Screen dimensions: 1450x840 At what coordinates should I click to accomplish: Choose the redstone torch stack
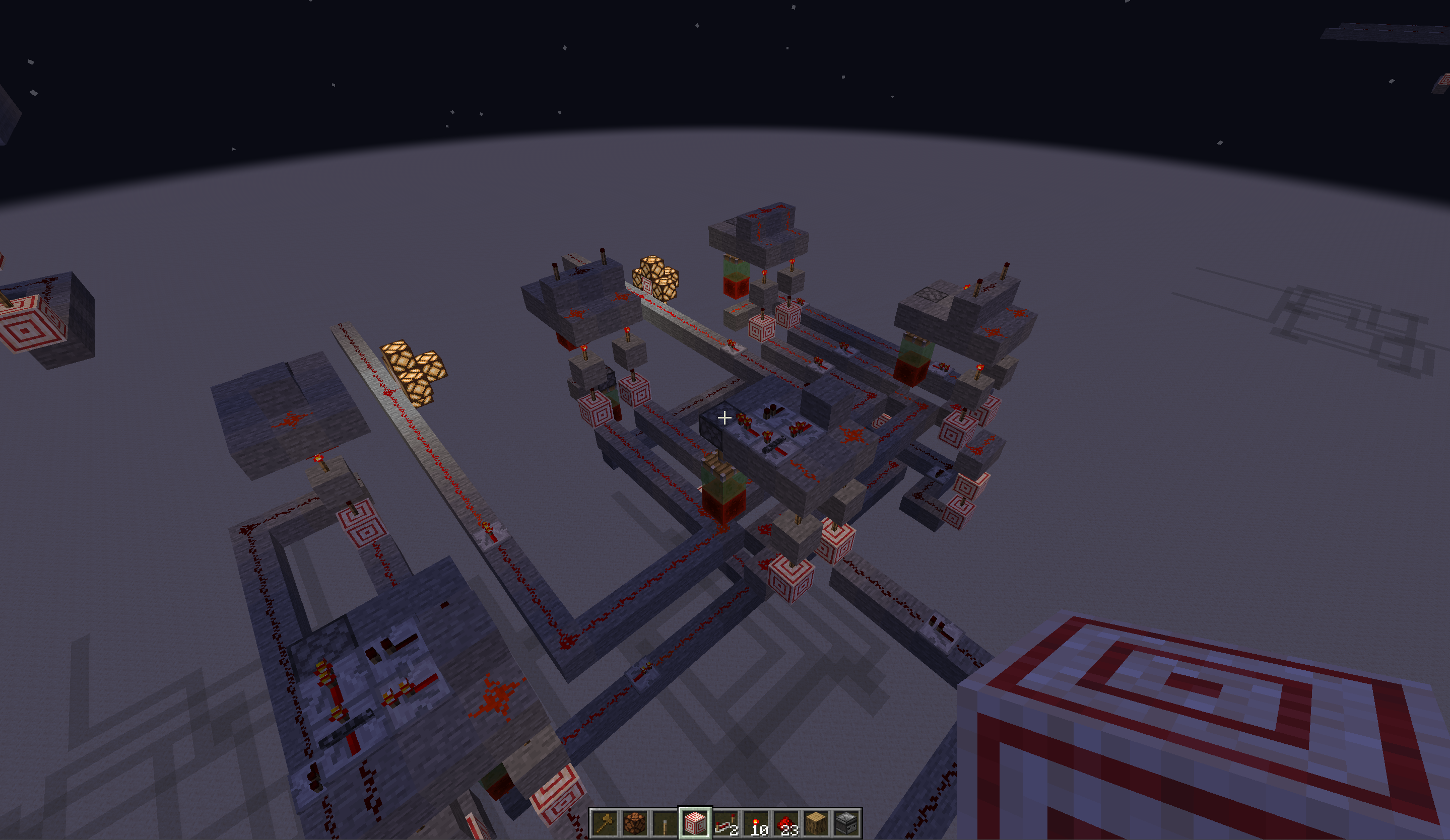(x=756, y=823)
